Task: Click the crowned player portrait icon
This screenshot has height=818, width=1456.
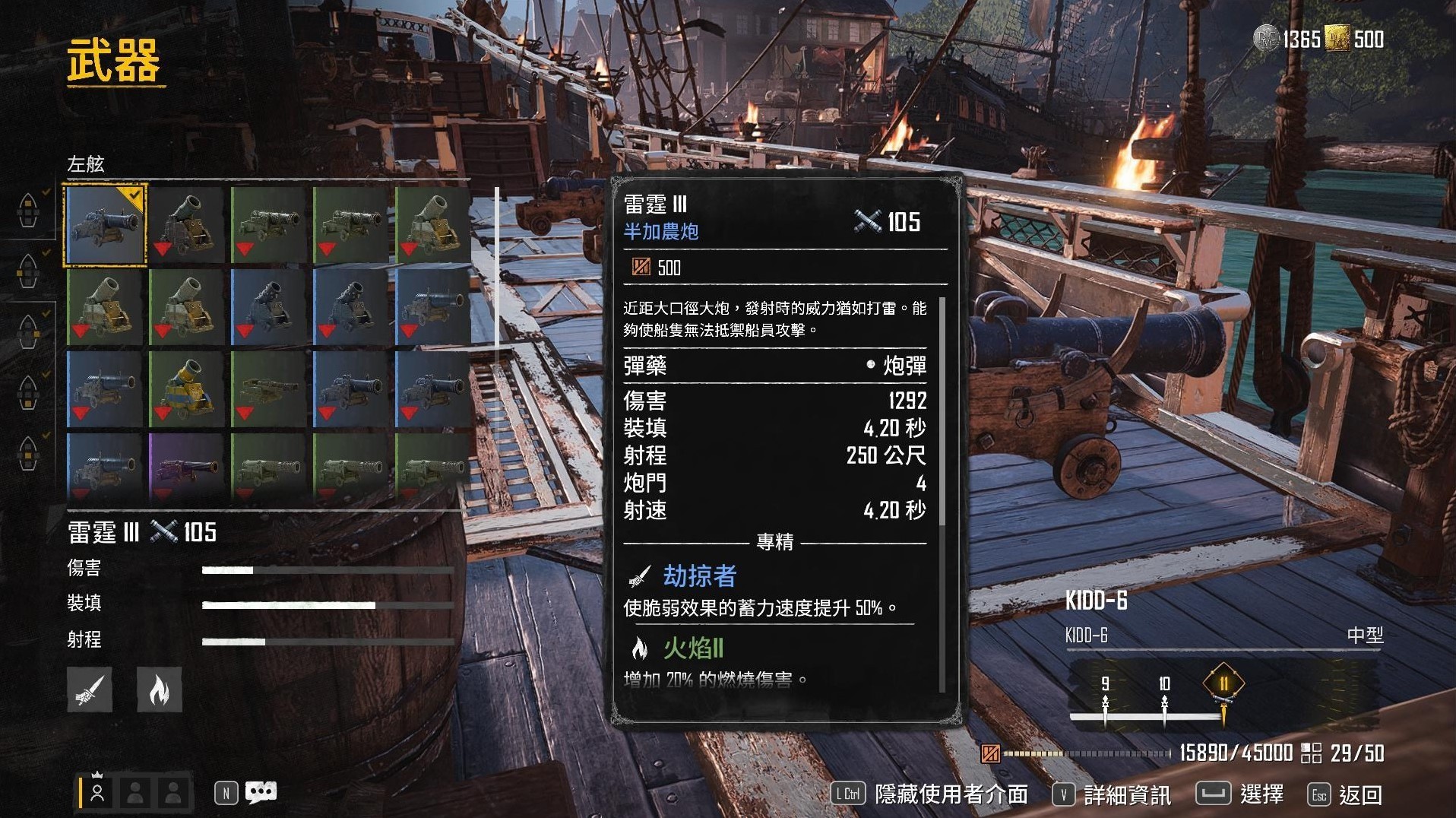Action: [97, 792]
